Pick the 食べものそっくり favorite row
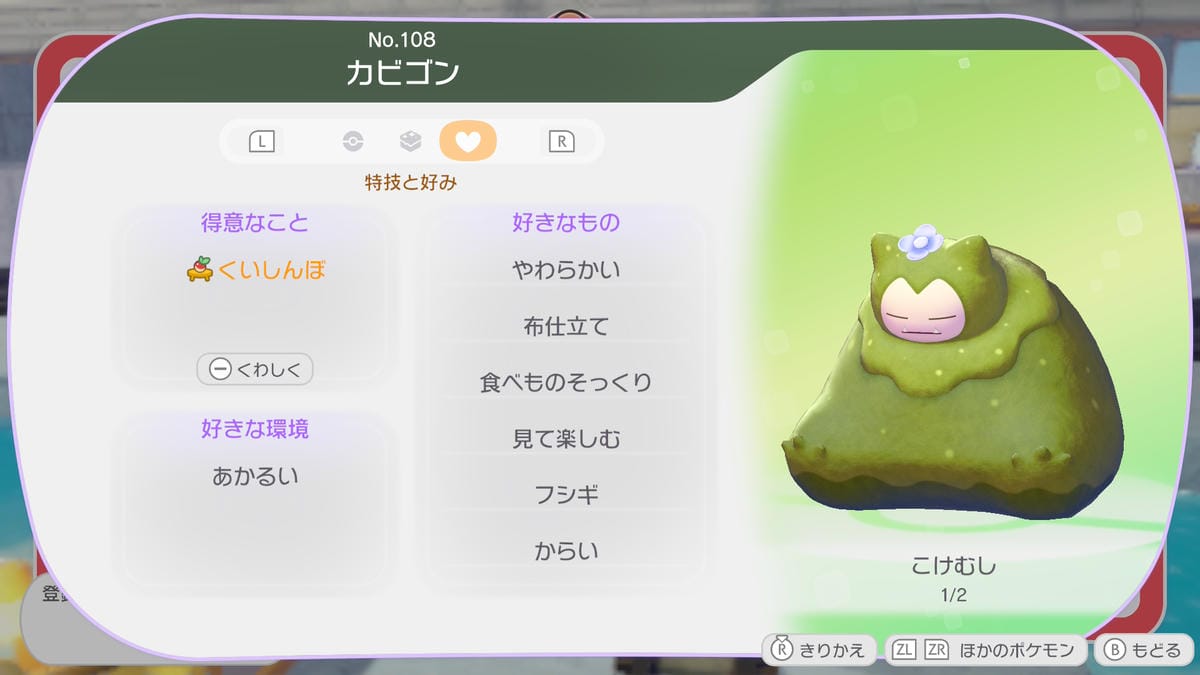Screen dimensions: 1200x675 point(566,382)
